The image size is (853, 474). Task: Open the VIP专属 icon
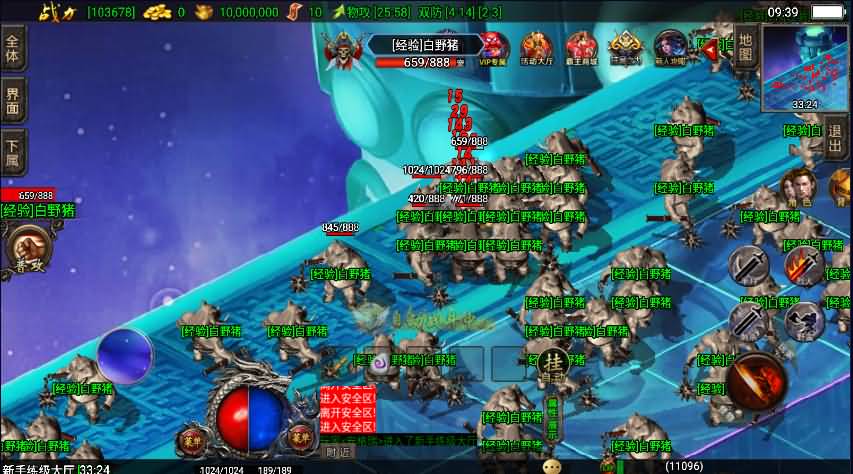coord(493,48)
